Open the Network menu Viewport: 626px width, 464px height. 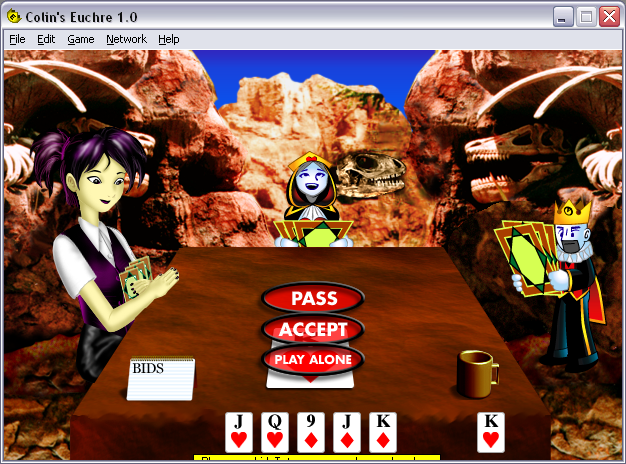pos(126,39)
